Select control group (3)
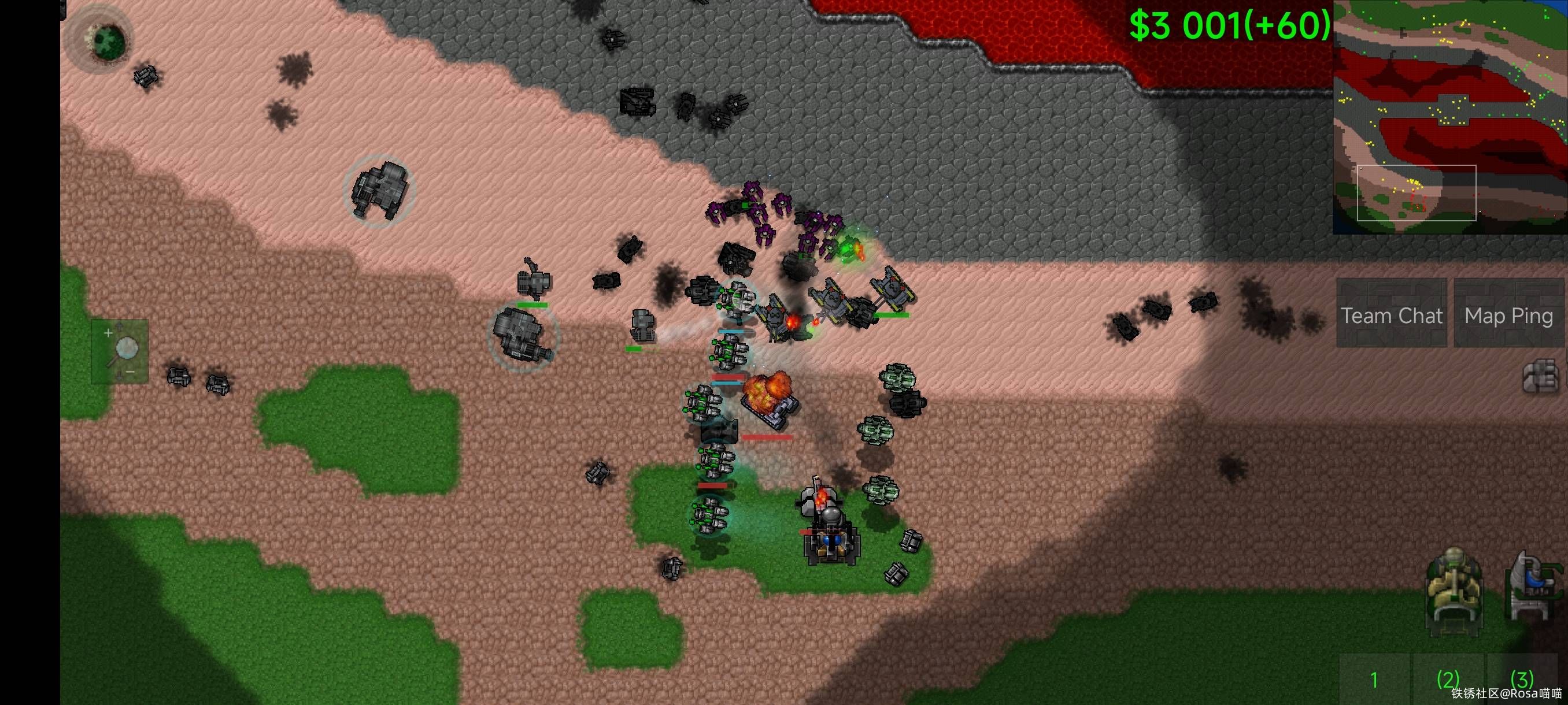Screen dimensions: 1568x705 pyautogui.click(x=1522, y=679)
